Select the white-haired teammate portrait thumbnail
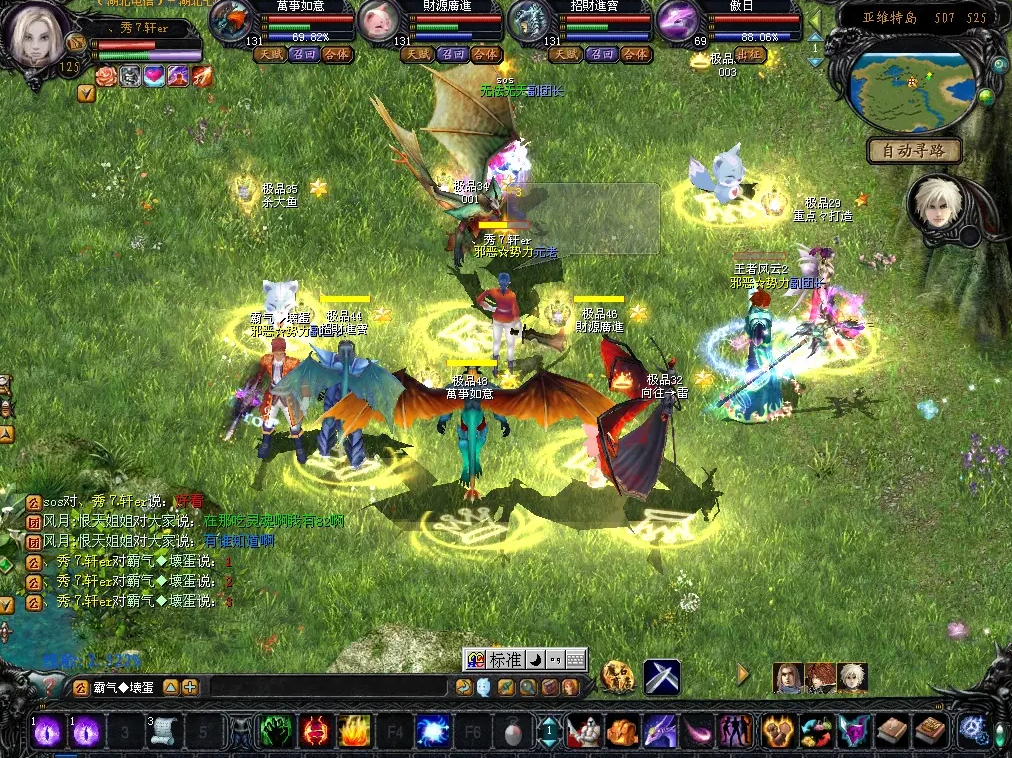Screen dimensions: 1012x758 (853, 677)
